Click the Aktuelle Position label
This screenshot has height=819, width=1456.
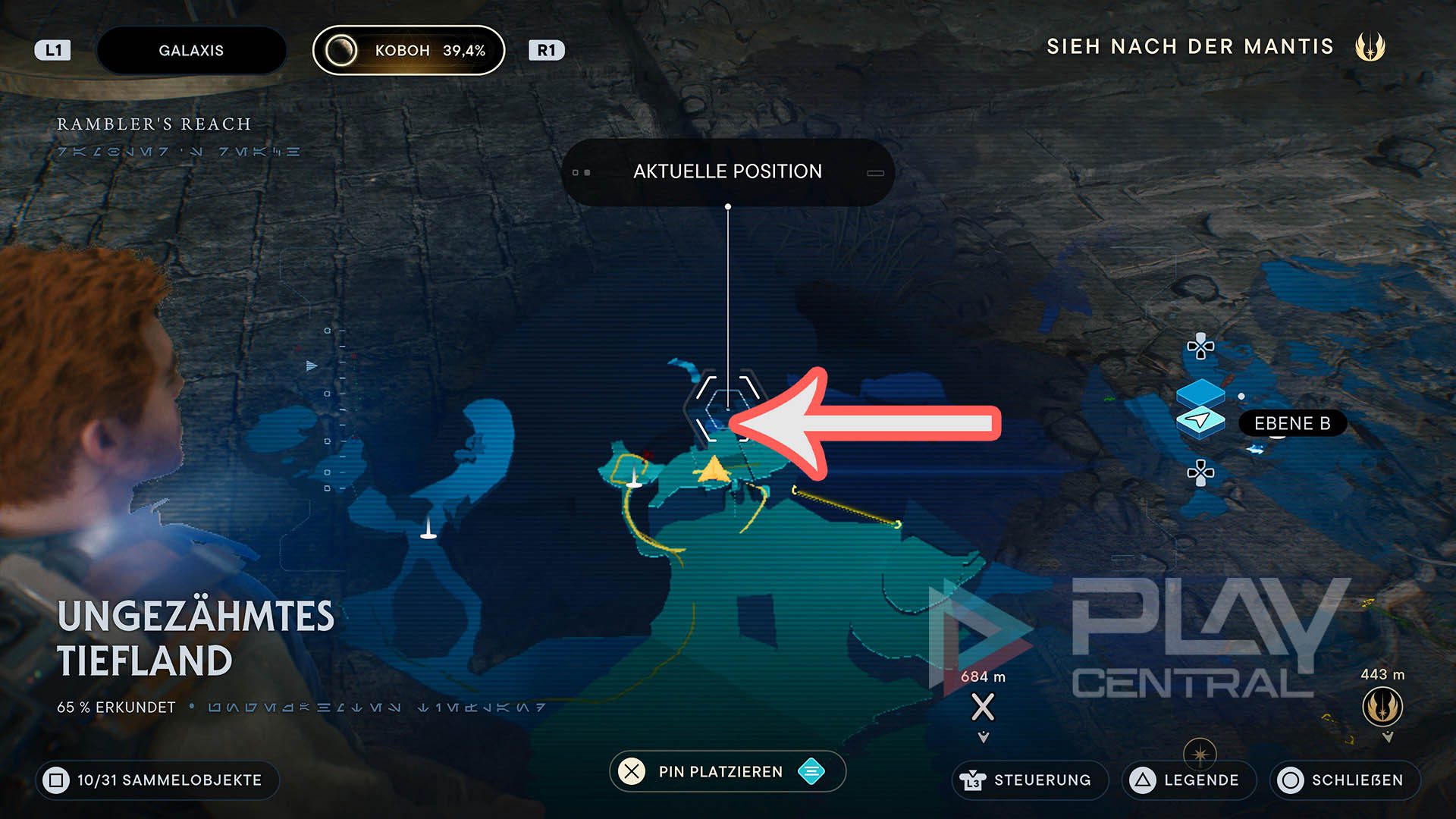coord(727,171)
